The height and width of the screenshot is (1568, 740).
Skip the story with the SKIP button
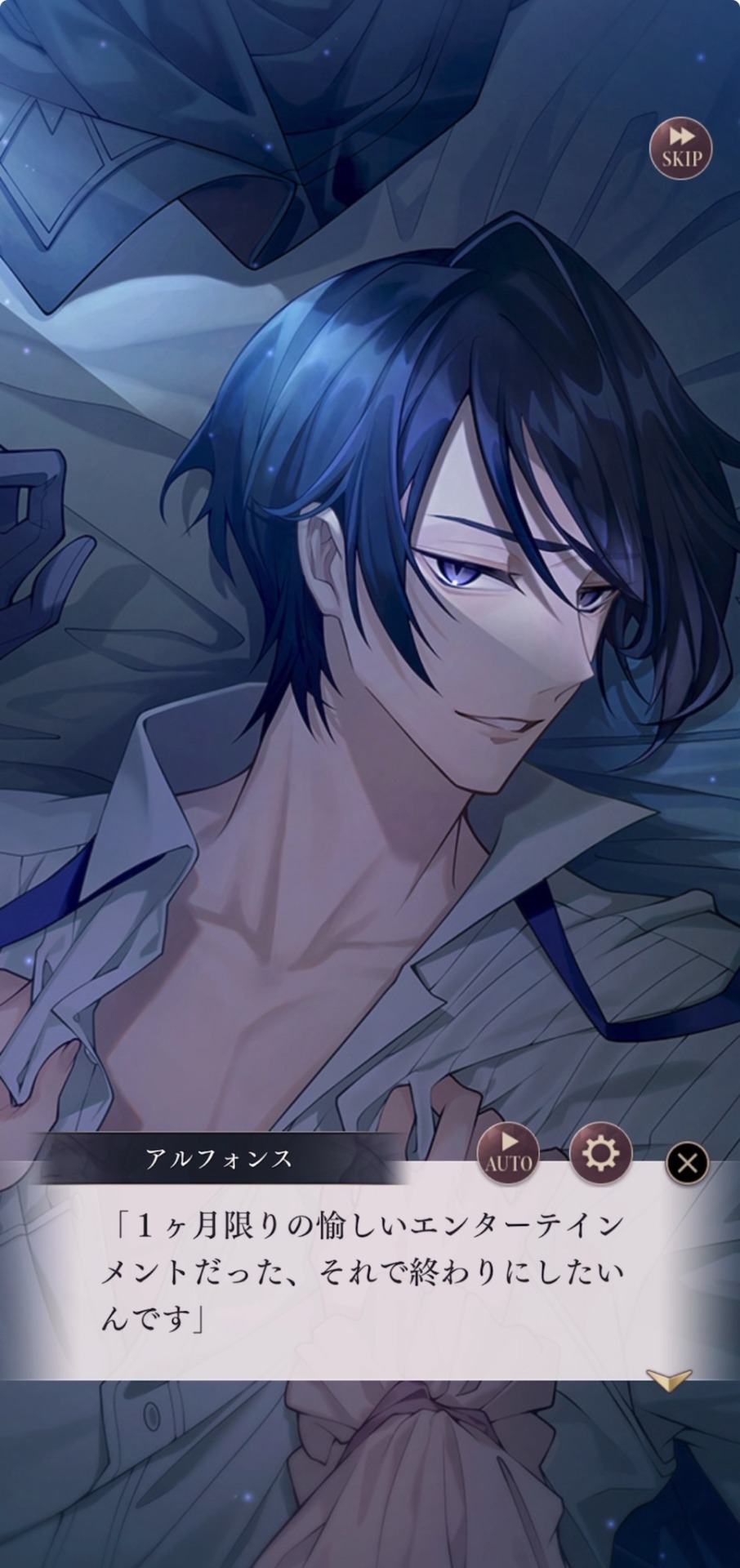(680, 149)
